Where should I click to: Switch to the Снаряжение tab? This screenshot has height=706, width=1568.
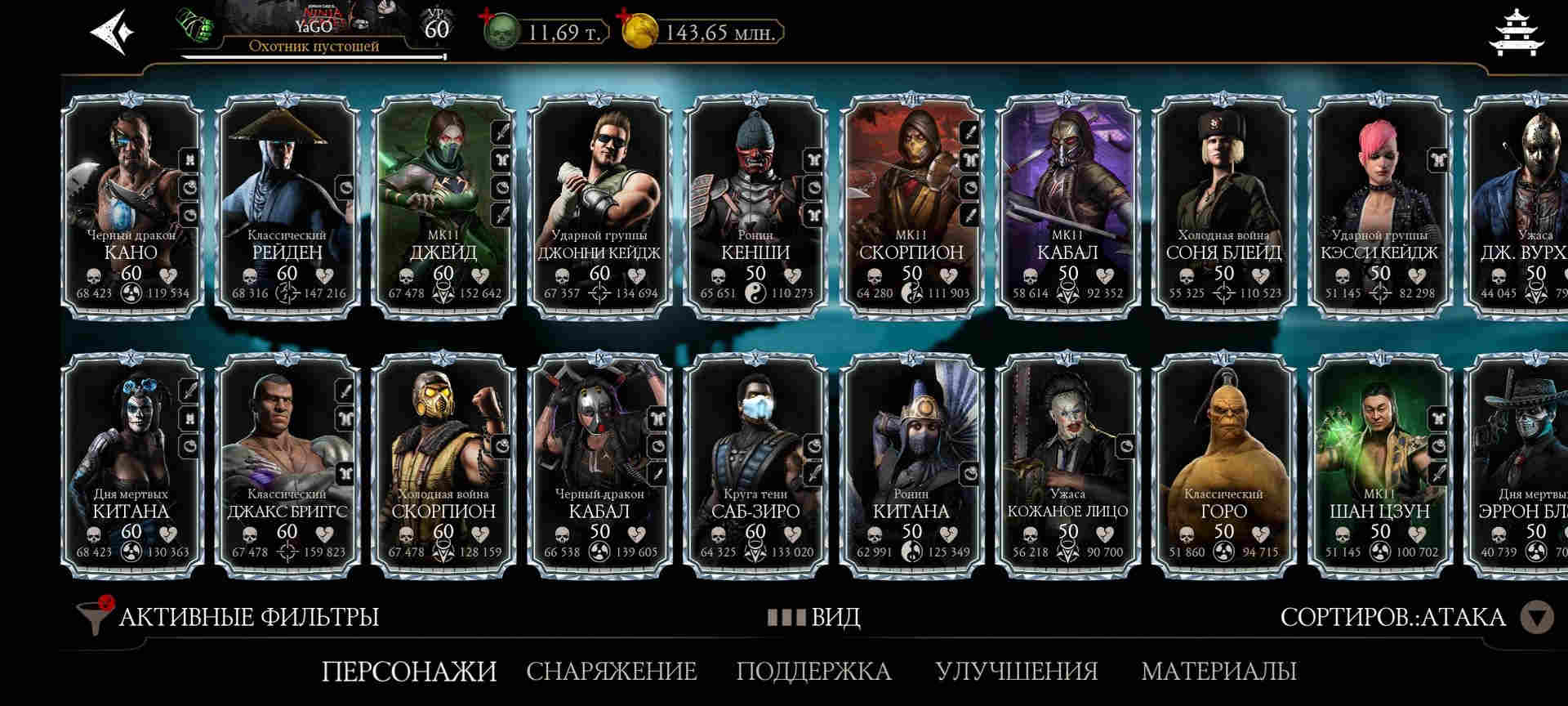pyautogui.click(x=611, y=672)
